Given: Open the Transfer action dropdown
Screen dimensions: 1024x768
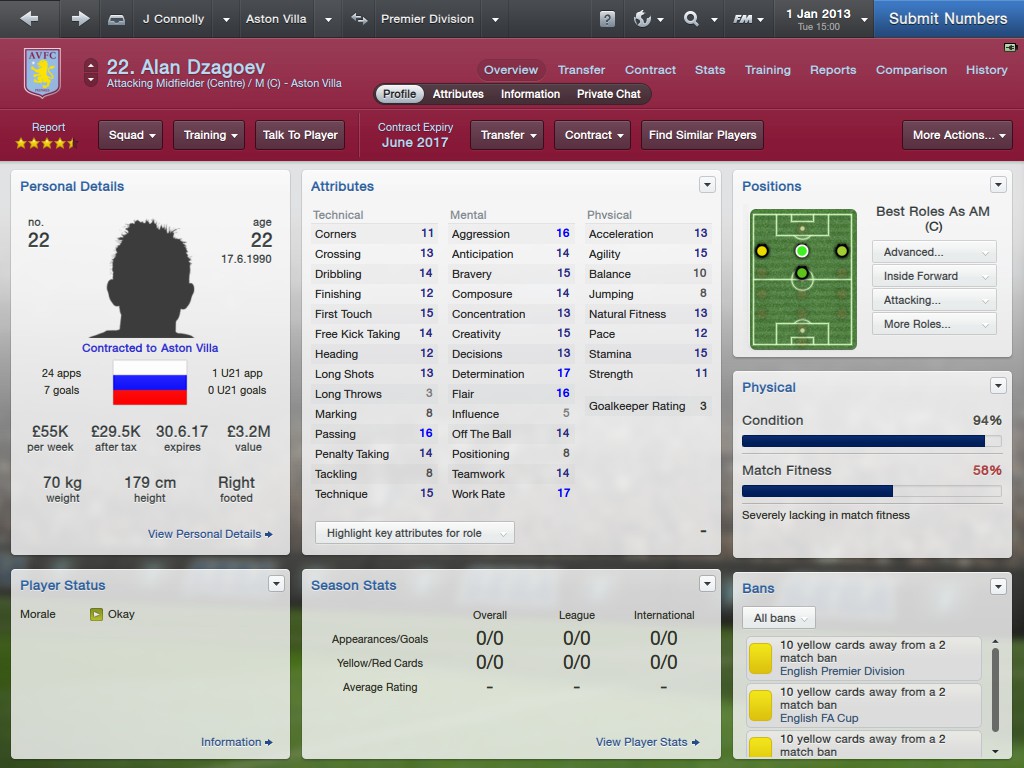Looking at the screenshot, I should click(510, 135).
